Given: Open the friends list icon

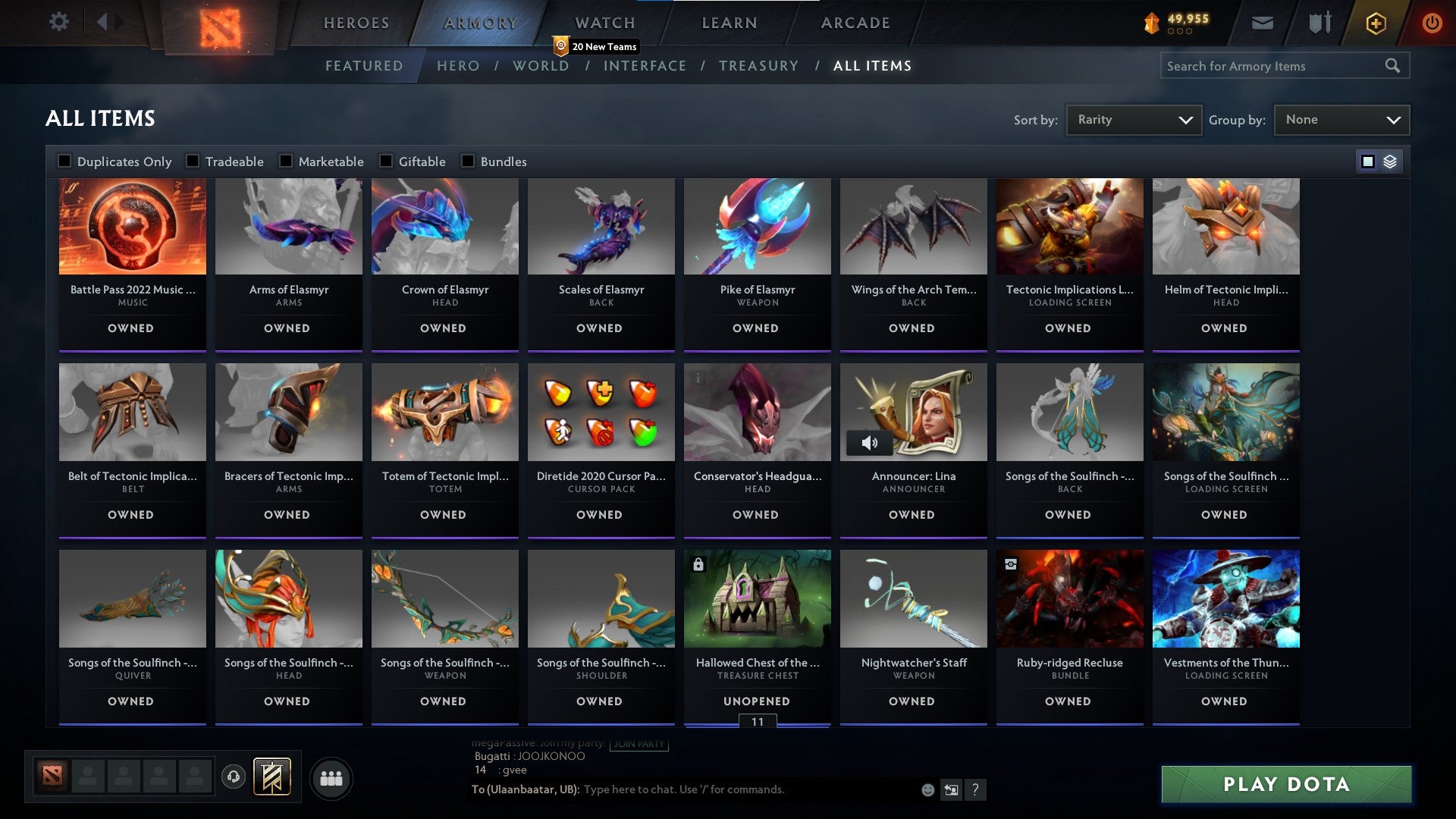Looking at the screenshot, I should coord(331,778).
